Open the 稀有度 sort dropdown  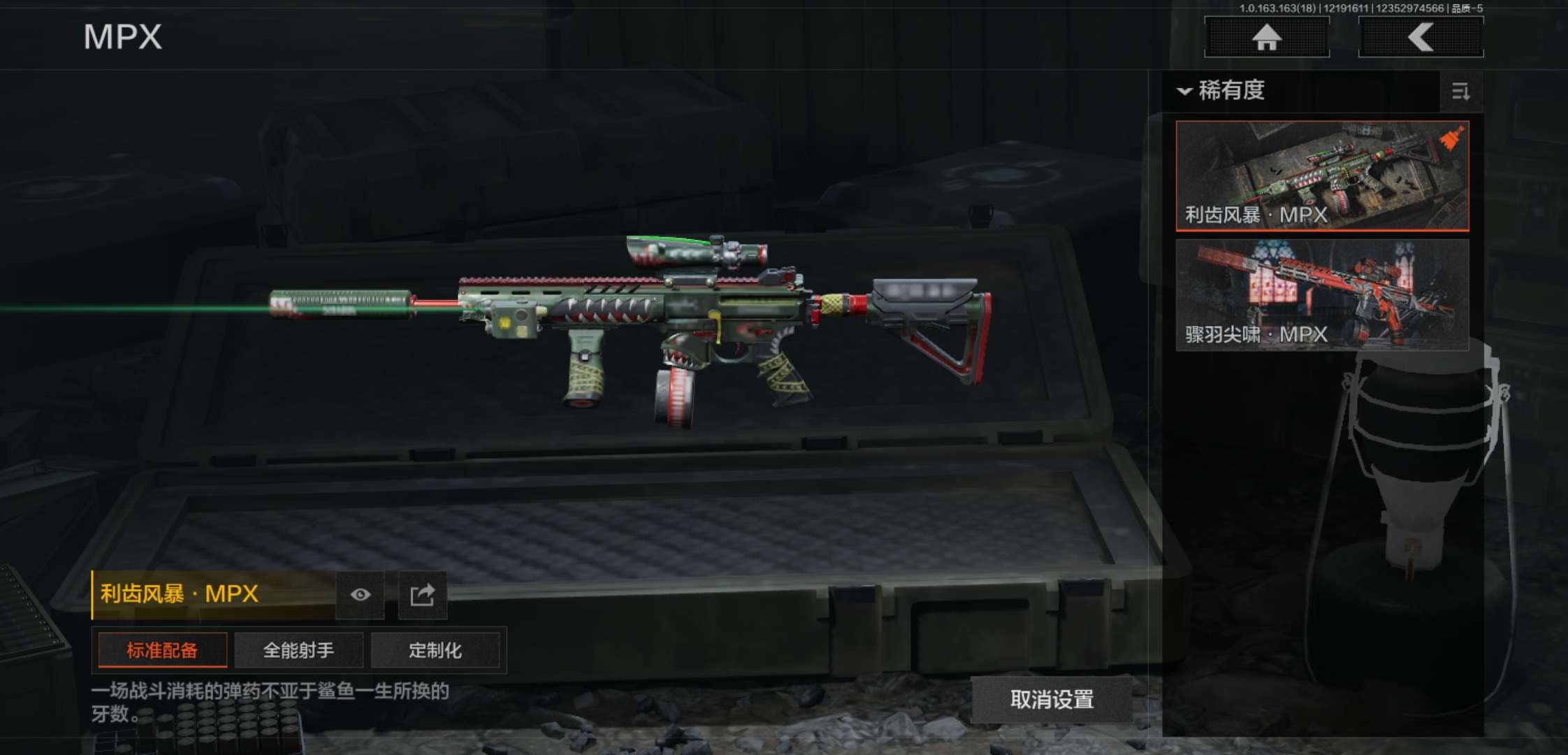(x=1223, y=91)
